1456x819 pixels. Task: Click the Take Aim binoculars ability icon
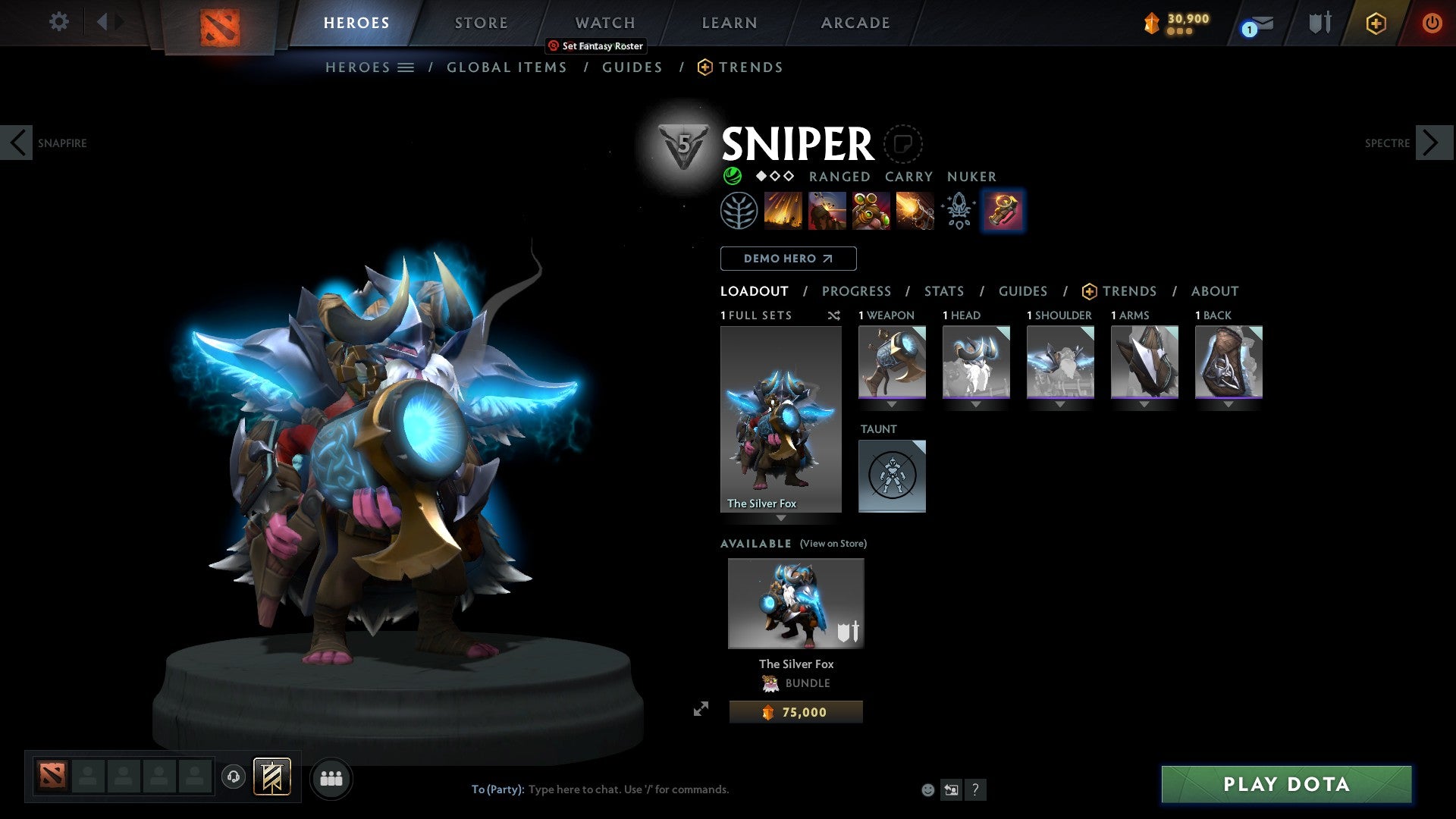pyautogui.click(x=871, y=211)
